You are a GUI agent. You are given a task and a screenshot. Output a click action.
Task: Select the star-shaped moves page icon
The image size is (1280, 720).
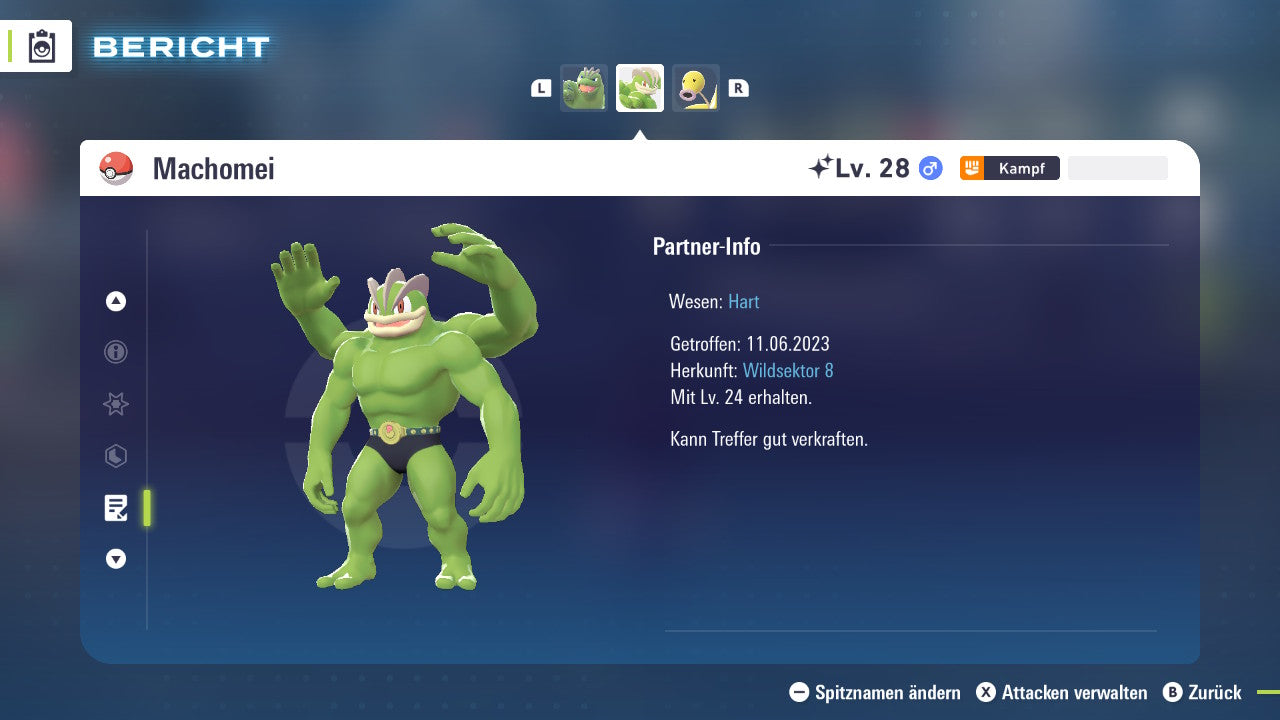click(x=115, y=404)
